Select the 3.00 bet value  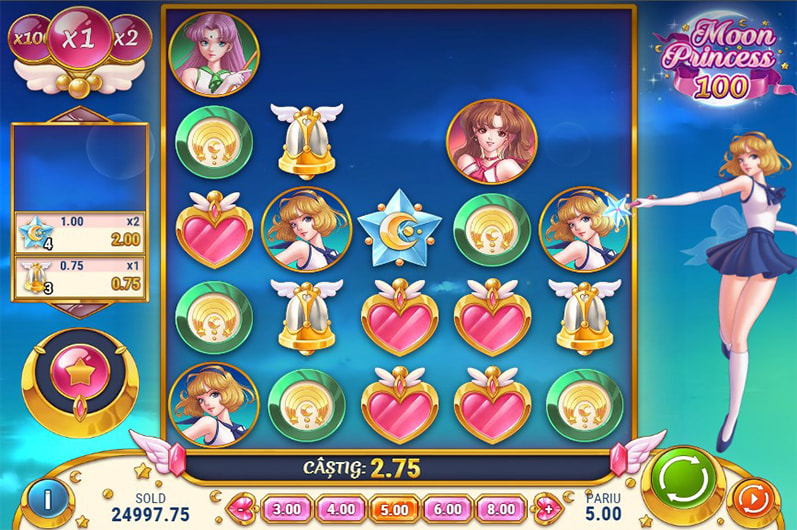286,507
